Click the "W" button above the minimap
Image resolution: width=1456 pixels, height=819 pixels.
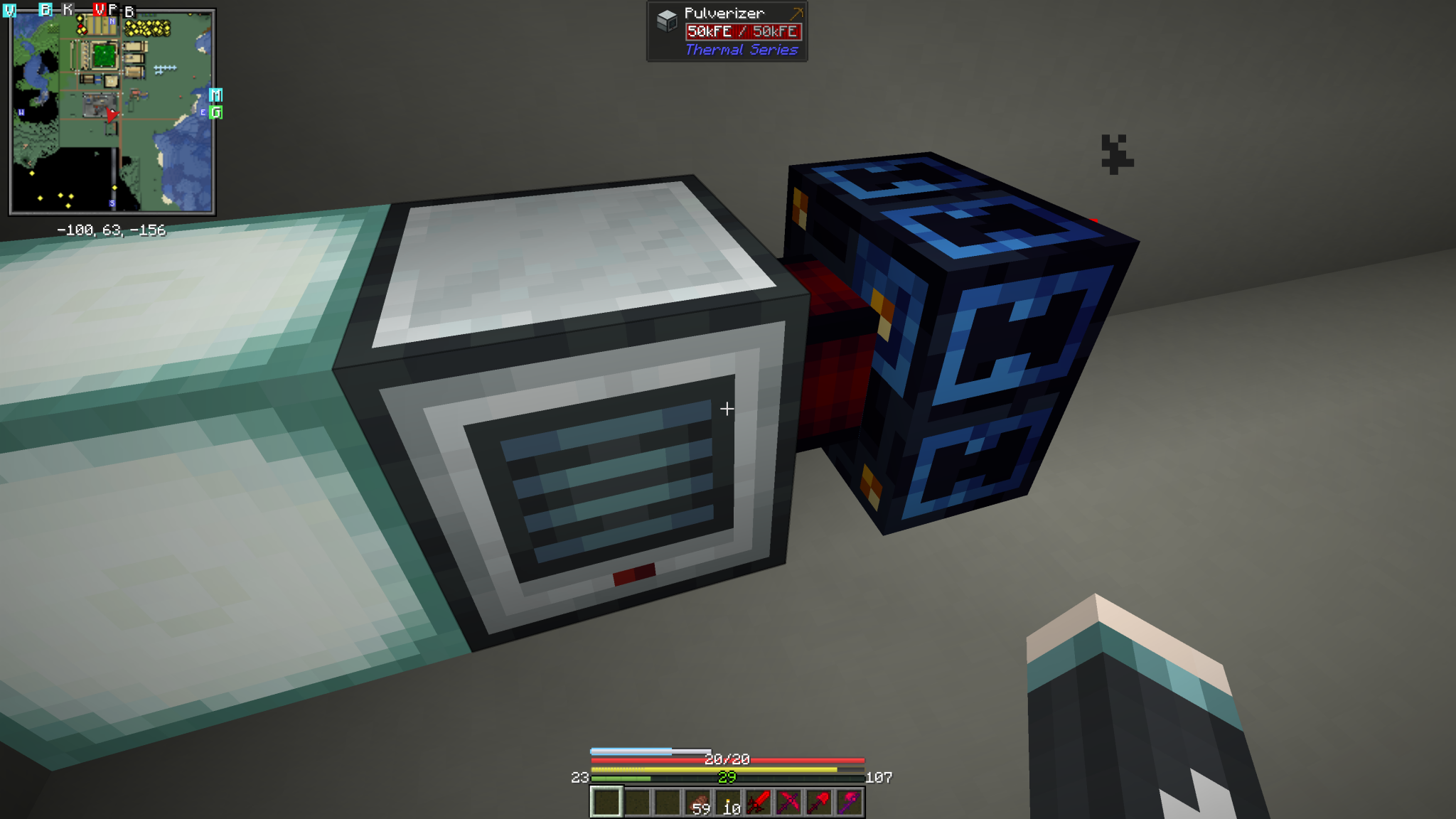[9, 10]
